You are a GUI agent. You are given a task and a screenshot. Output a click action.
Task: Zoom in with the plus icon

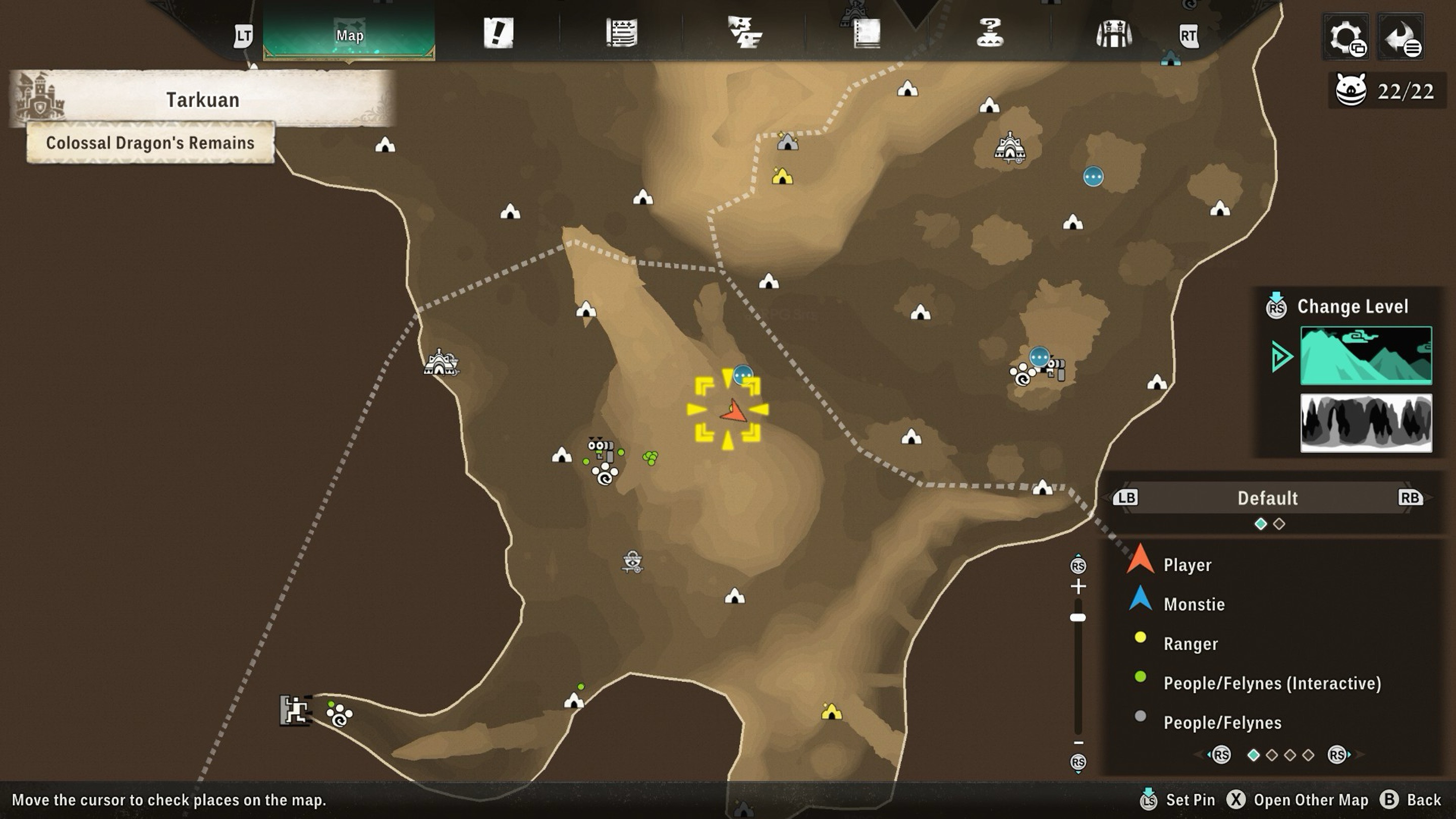[1078, 586]
